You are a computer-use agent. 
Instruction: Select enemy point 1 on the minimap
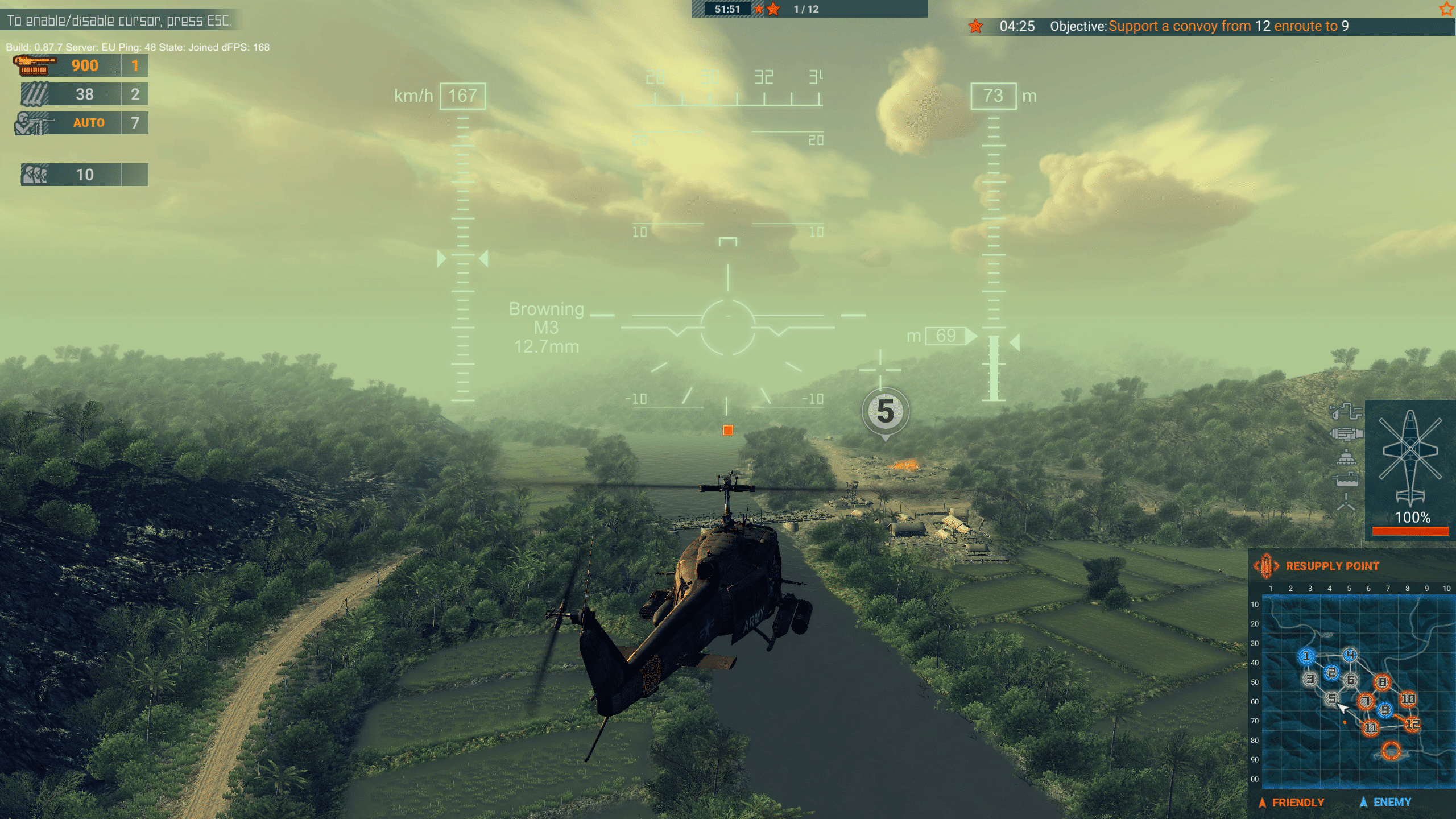click(1306, 657)
